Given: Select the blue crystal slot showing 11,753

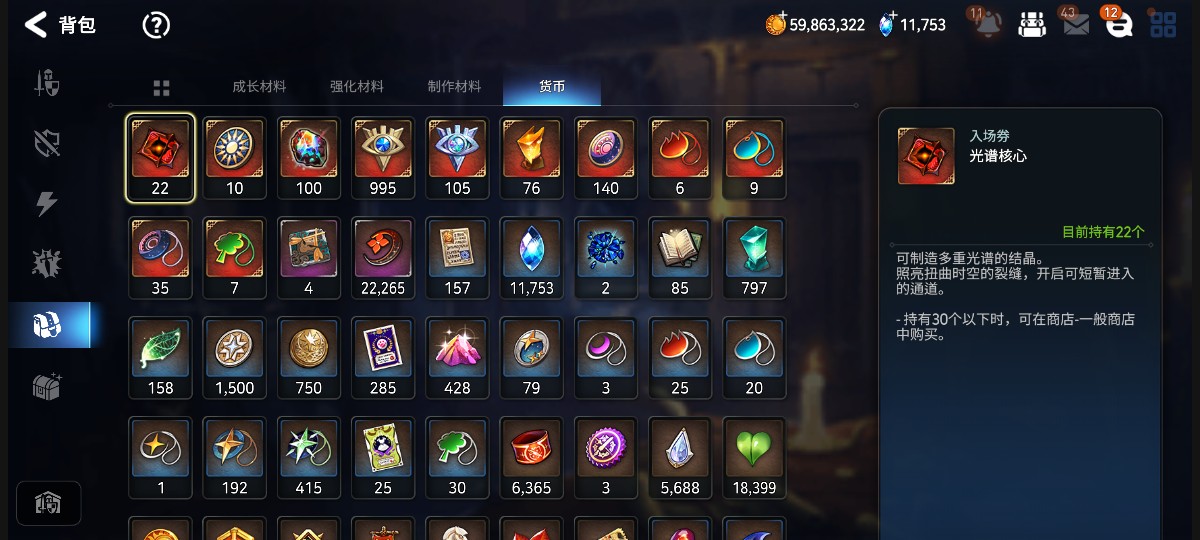Looking at the screenshot, I should click(x=531, y=258).
